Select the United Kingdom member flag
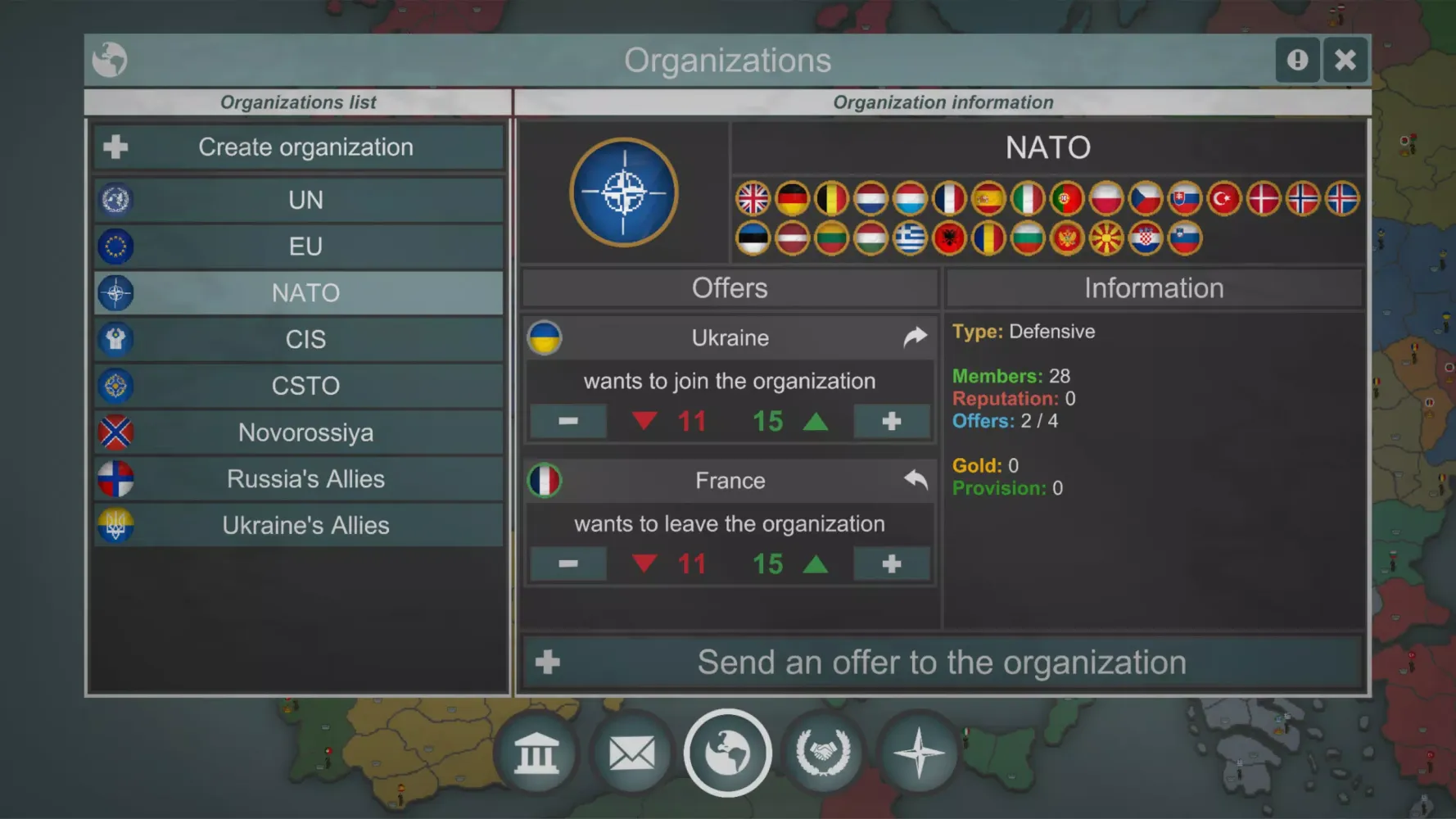This screenshot has height=819, width=1456. click(x=753, y=198)
